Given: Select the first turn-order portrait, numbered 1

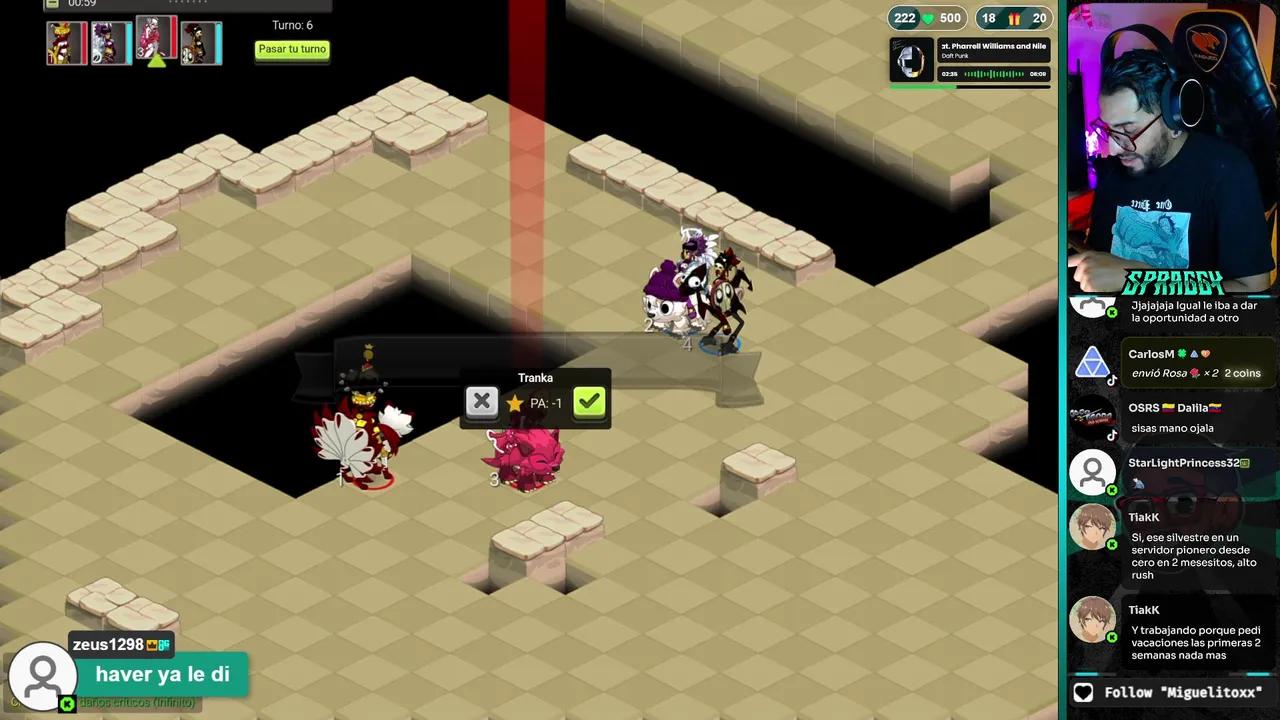Looking at the screenshot, I should tap(66, 43).
